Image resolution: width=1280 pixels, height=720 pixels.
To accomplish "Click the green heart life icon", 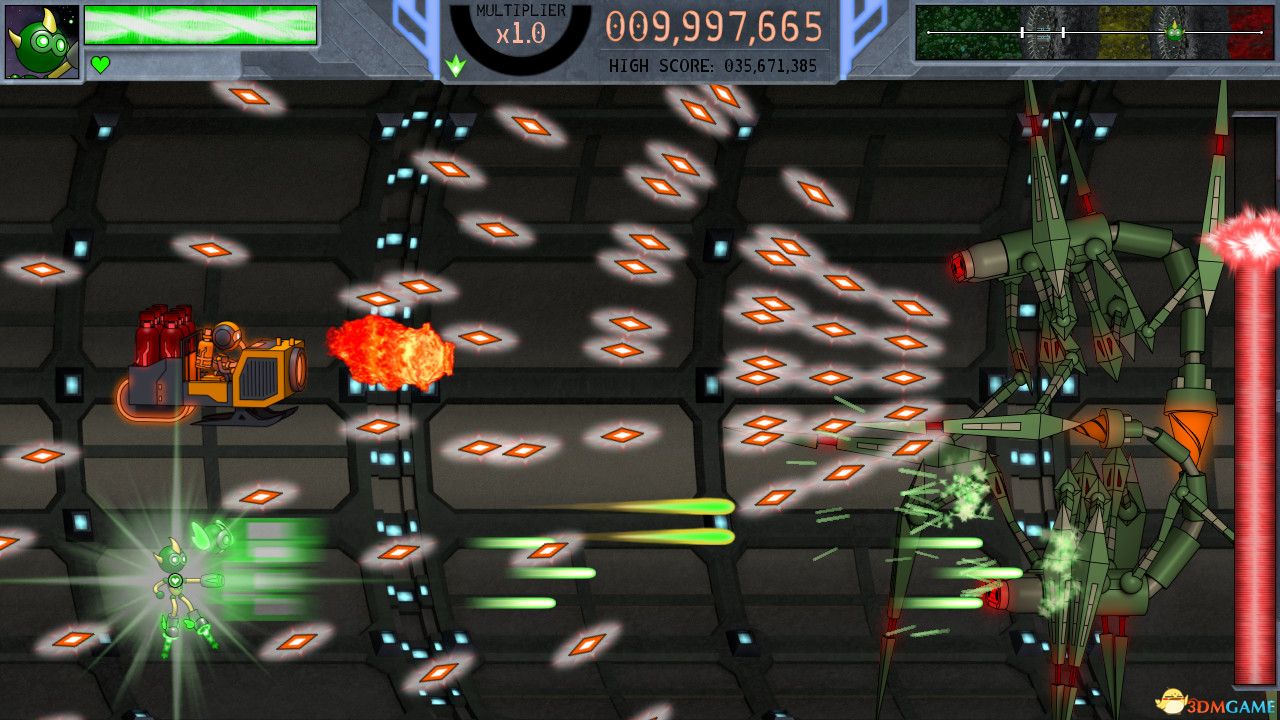I will [x=98, y=62].
